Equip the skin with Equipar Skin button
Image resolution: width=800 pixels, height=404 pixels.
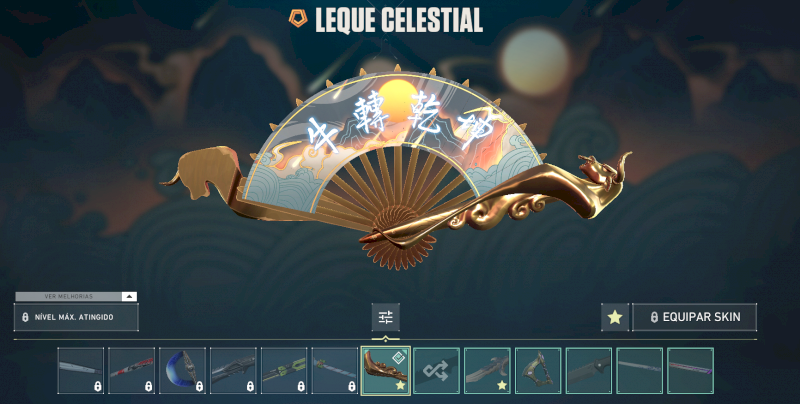(x=693, y=317)
